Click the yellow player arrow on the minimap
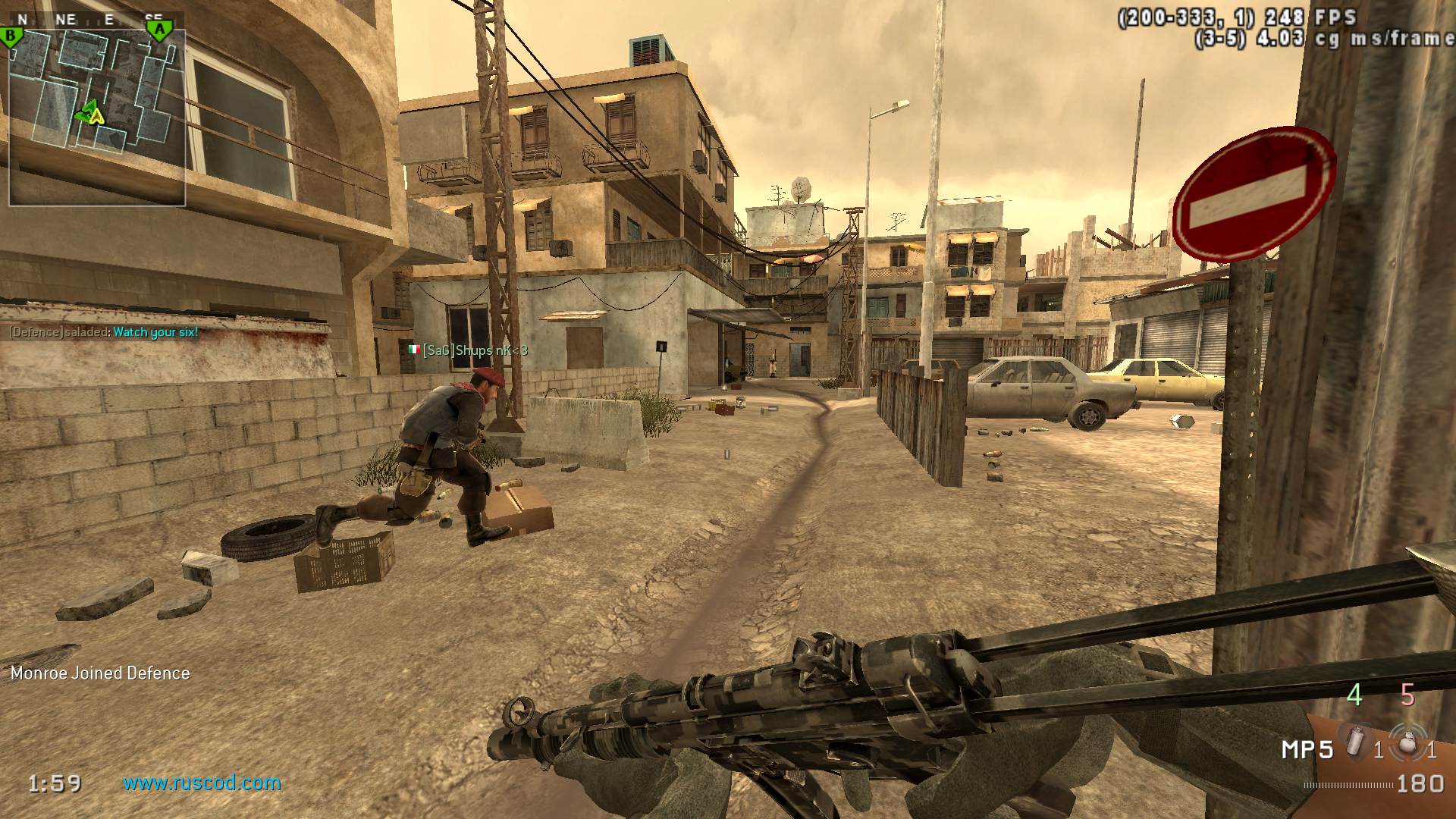Screen dimensions: 1456x819 pos(95,115)
